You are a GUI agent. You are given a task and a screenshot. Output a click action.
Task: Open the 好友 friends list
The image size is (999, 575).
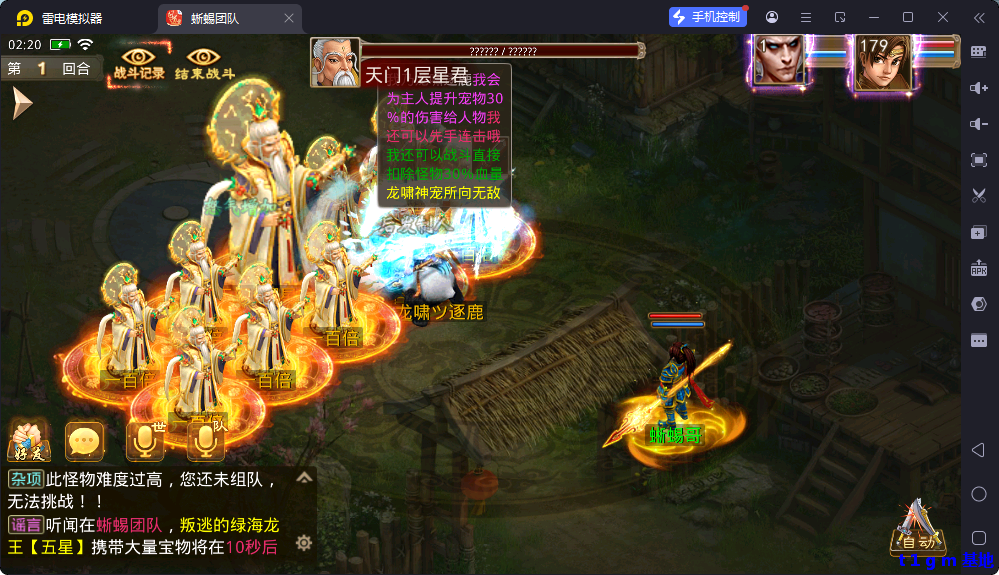coord(28,441)
